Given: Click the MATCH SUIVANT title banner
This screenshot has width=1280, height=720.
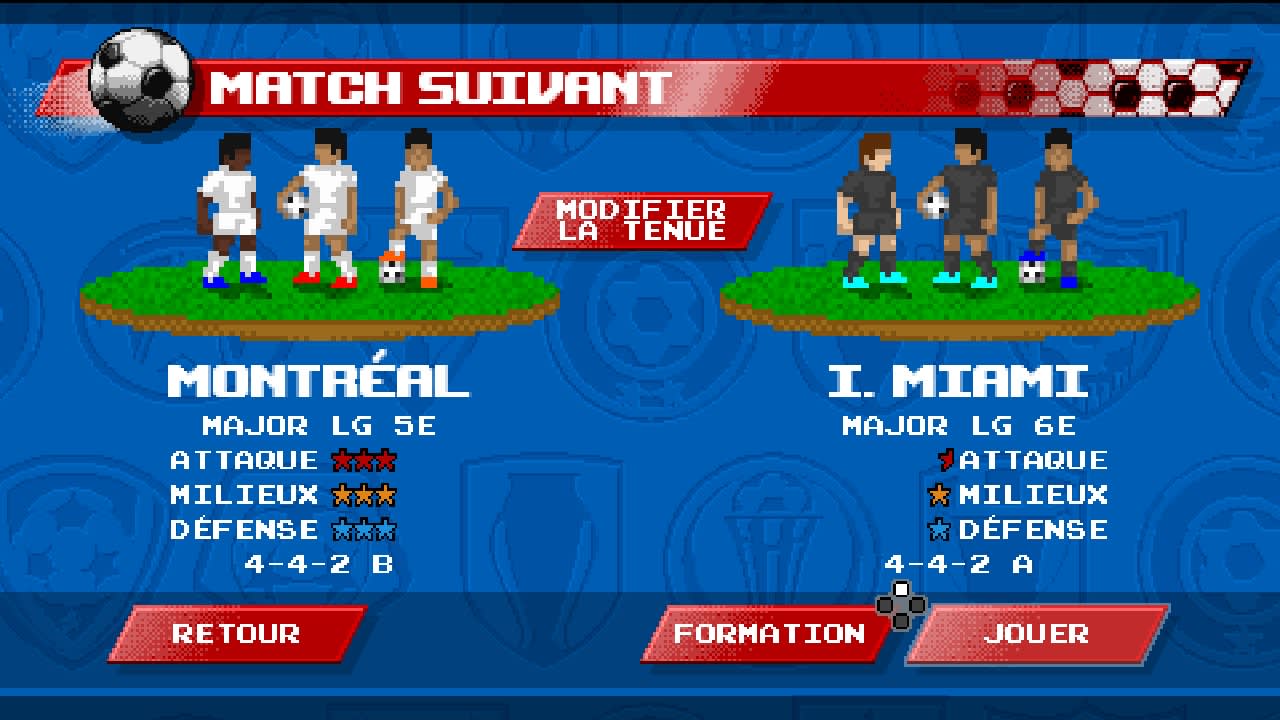Looking at the screenshot, I should click(x=440, y=89).
